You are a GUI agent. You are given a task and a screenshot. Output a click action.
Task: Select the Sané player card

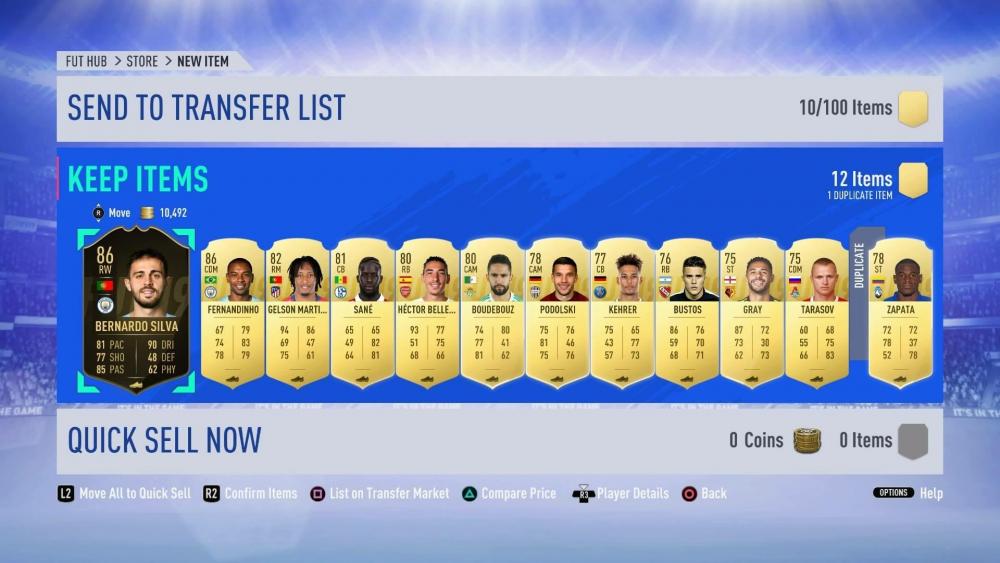363,312
